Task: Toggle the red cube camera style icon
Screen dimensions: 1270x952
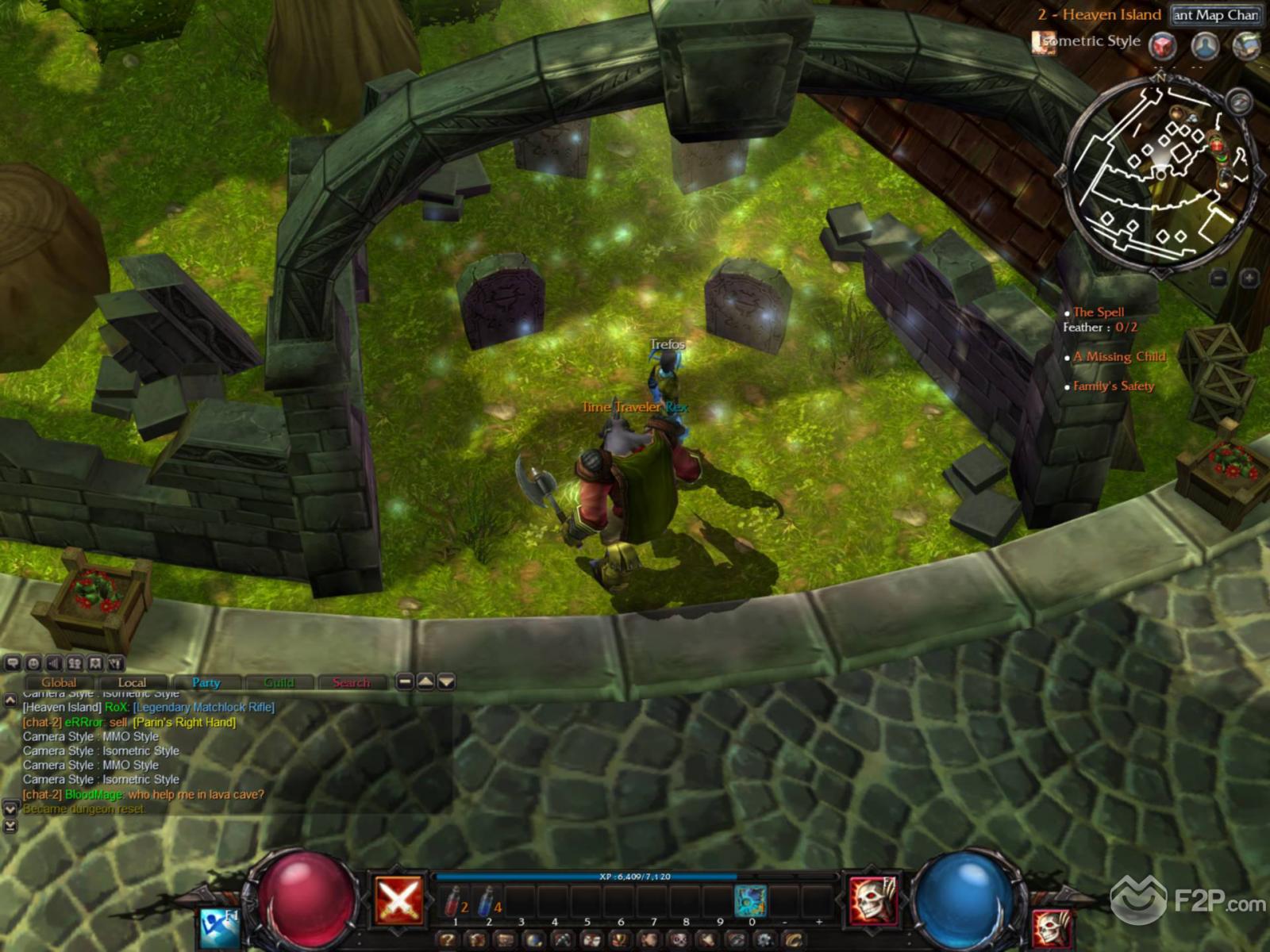Action: pyautogui.click(x=1164, y=45)
